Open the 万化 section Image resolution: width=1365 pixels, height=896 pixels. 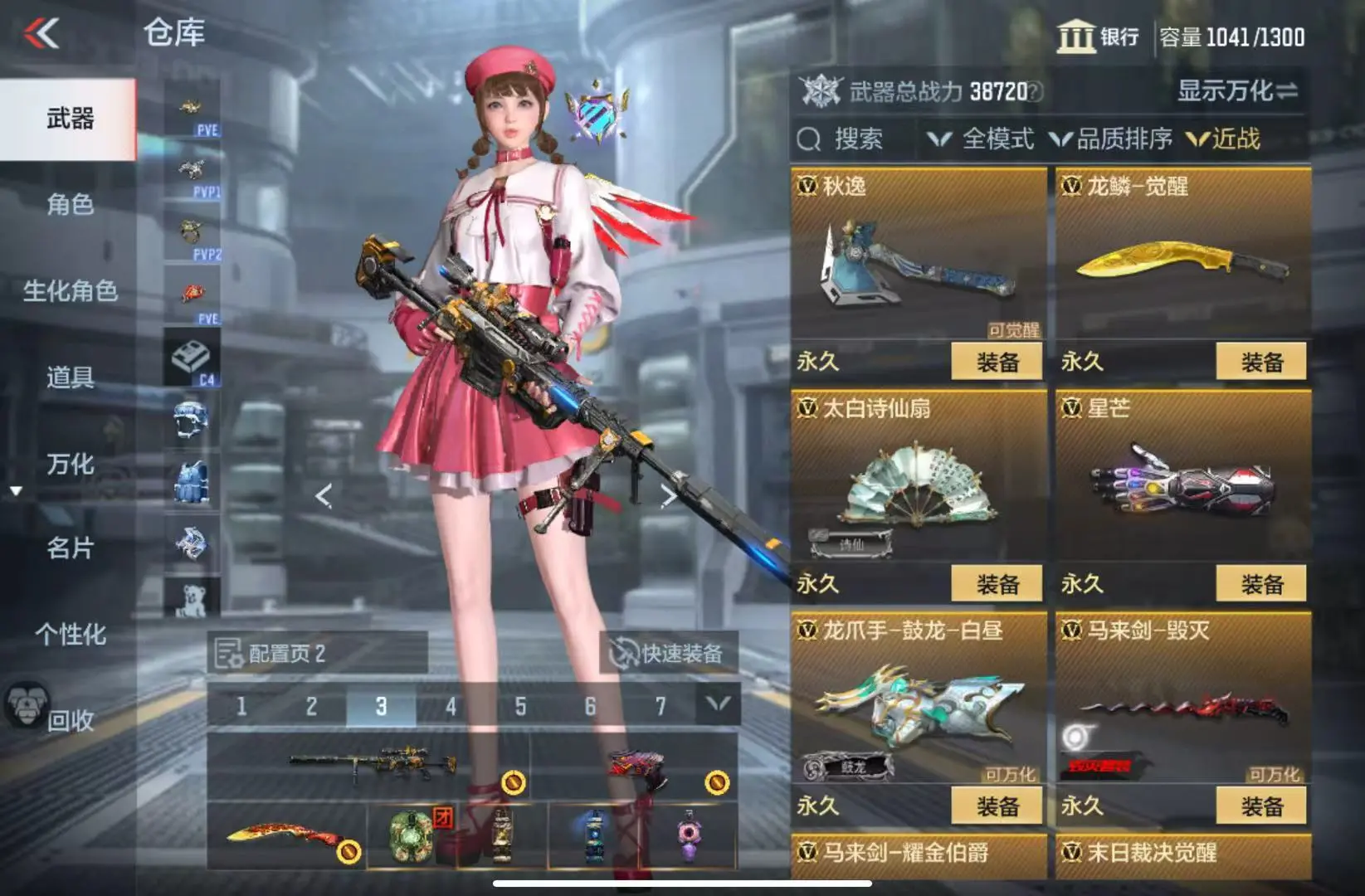(70, 464)
